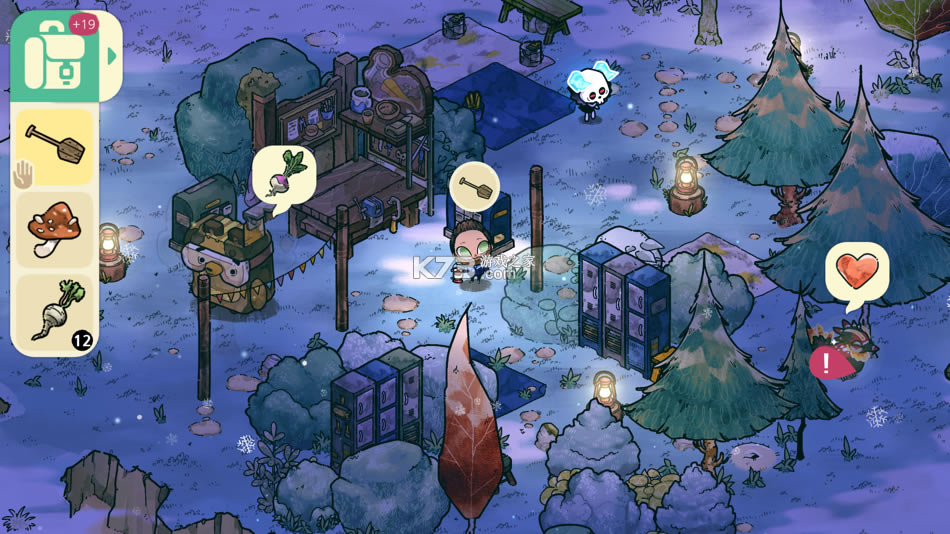Expand the panel with the arrow

[x=112, y=56]
